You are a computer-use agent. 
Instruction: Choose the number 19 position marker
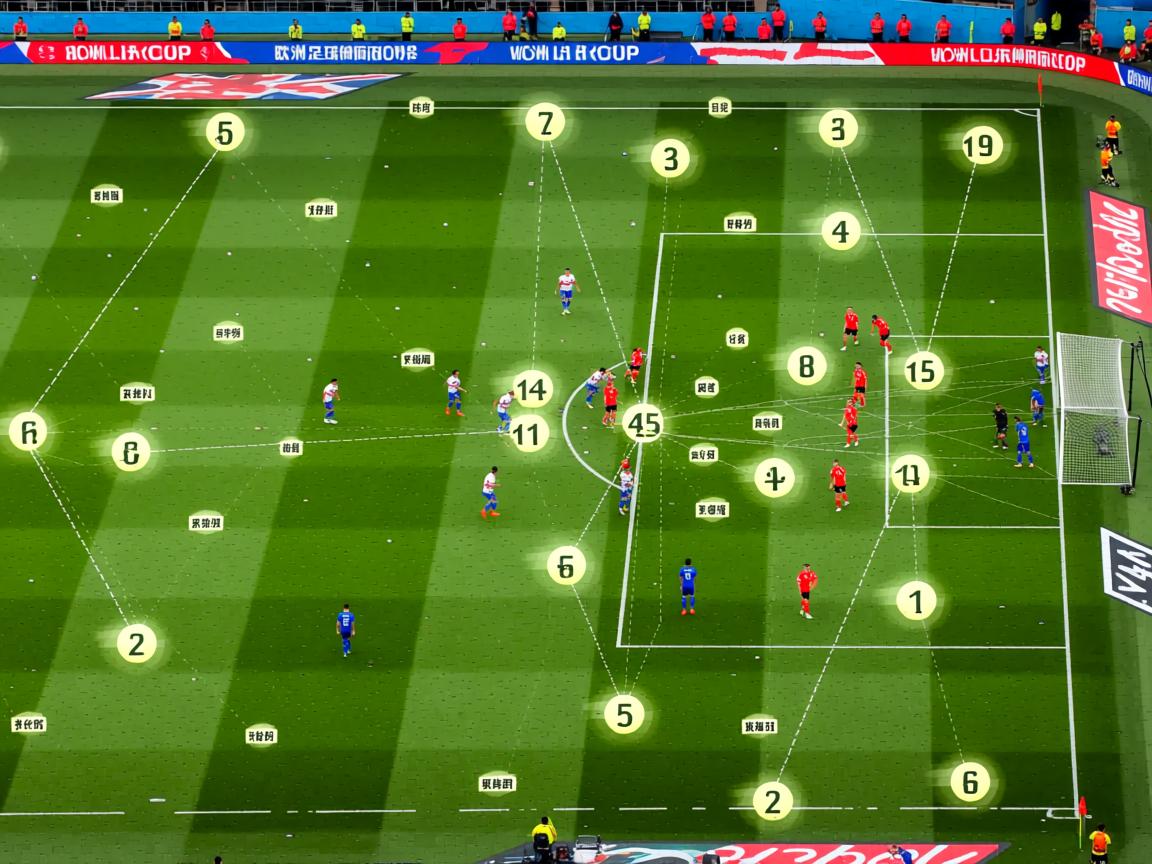pyautogui.click(x=982, y=145)
